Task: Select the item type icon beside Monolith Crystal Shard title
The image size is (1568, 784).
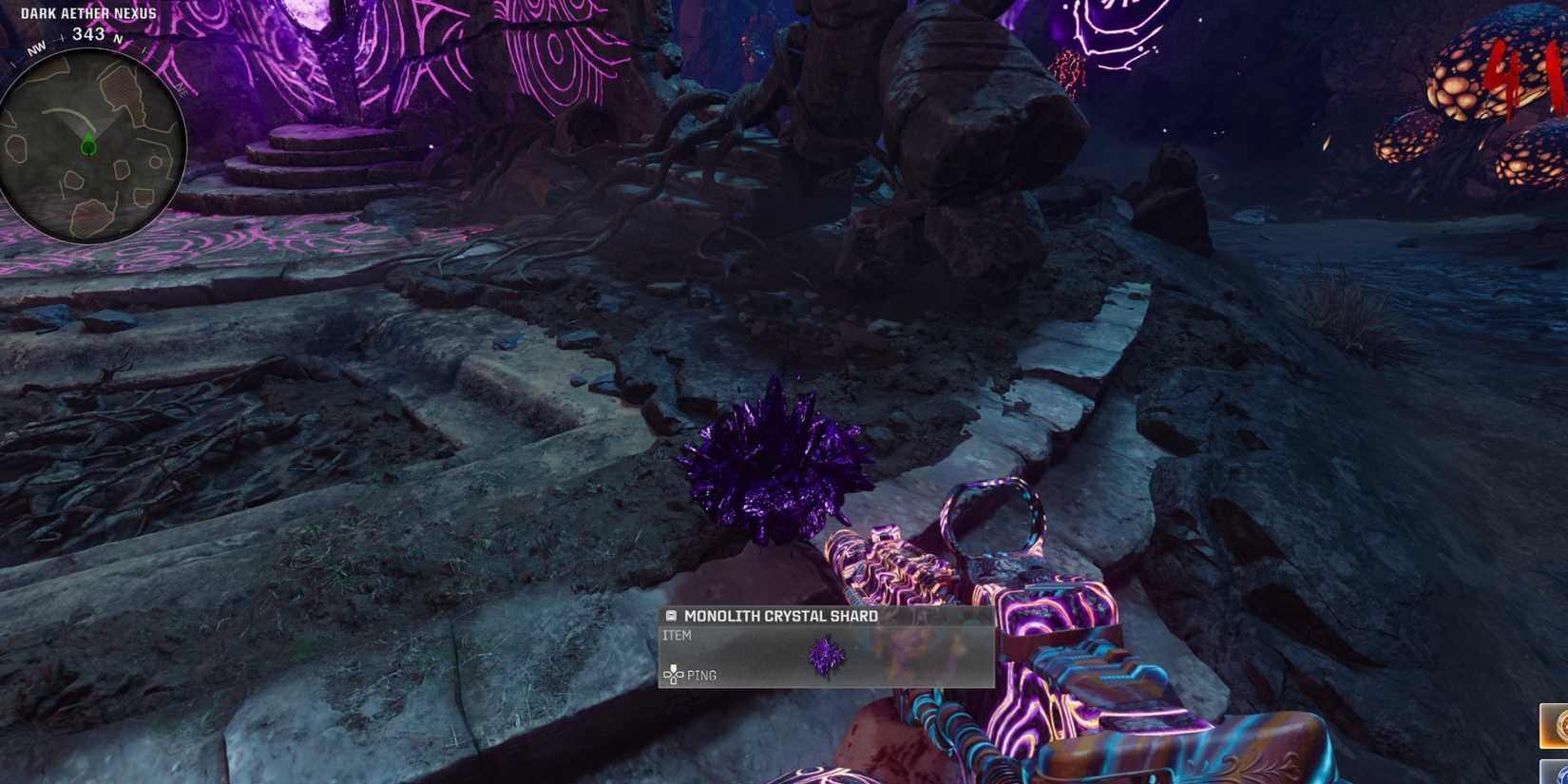Action: [x=671, y=616]
